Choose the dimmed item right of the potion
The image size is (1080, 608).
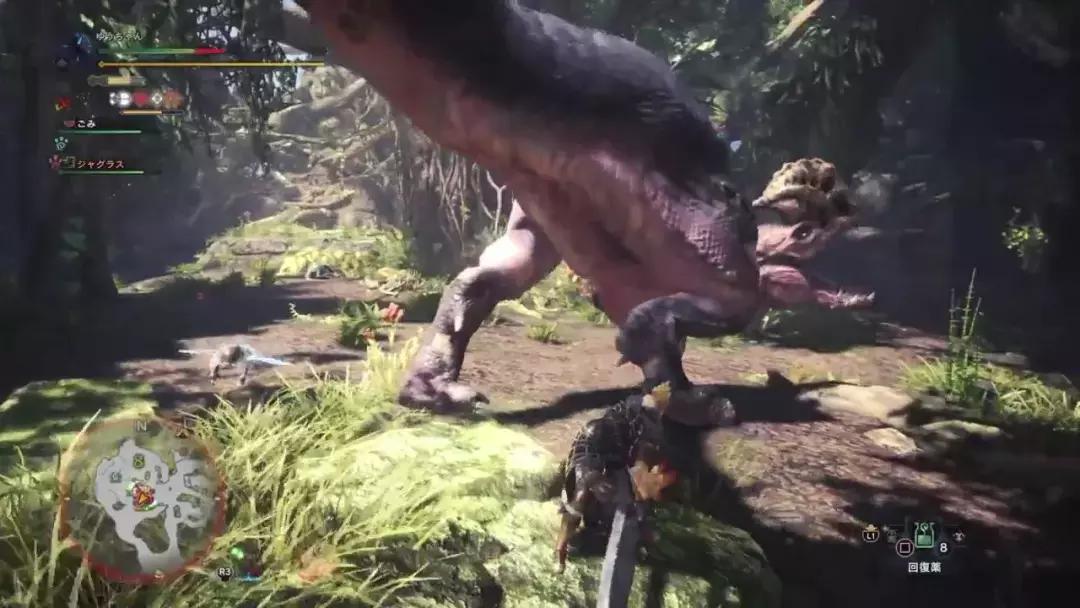coord(957,535)
